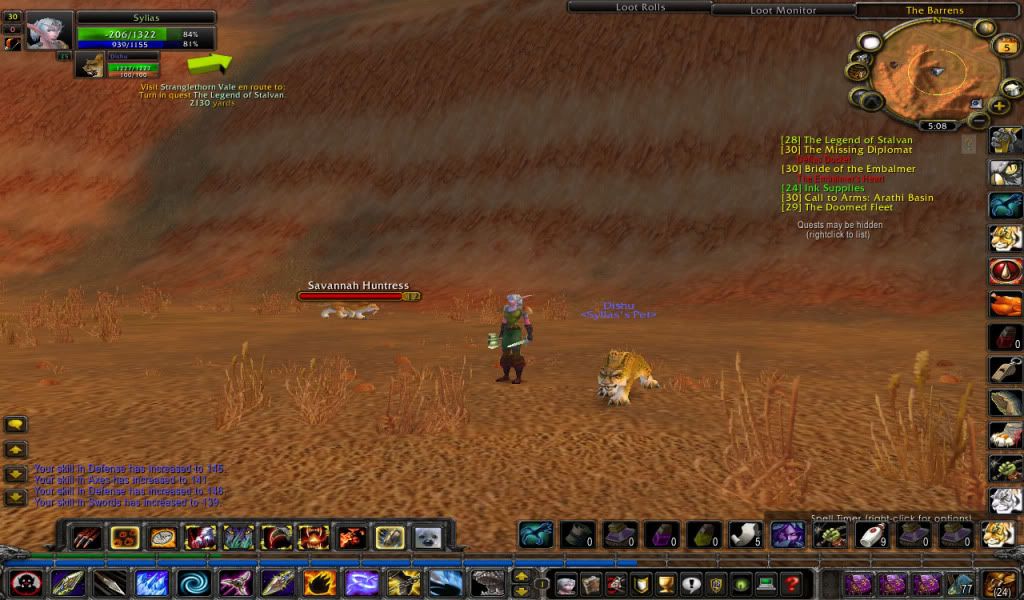Select Sylias's player portrait
Image resolution: width=1024 pixels, height=600 pixels.
coord(49,30)
